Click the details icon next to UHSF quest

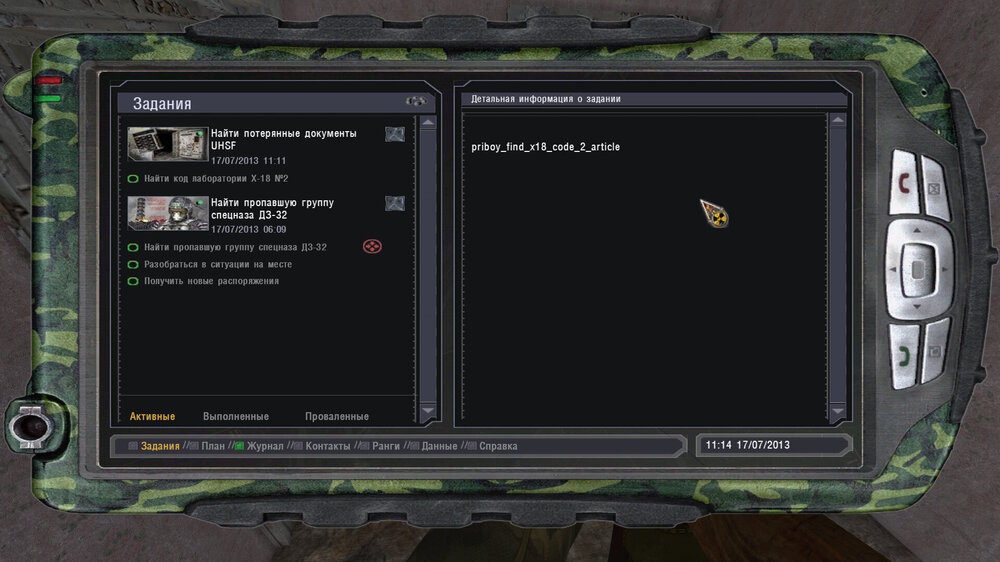pyautogui.click(x=395, y=134)
